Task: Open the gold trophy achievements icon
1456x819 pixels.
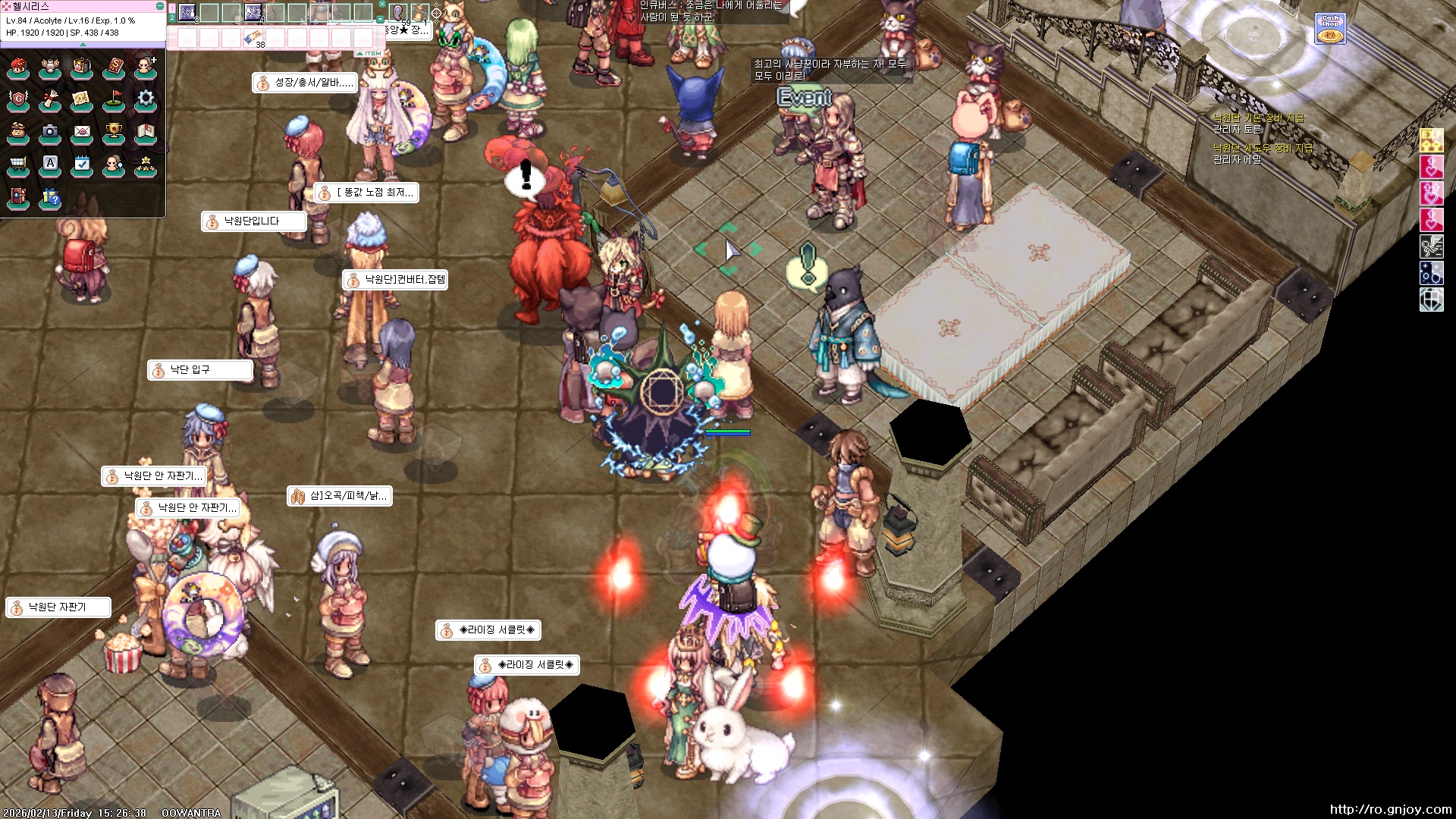Action: (x=114, y=132)
